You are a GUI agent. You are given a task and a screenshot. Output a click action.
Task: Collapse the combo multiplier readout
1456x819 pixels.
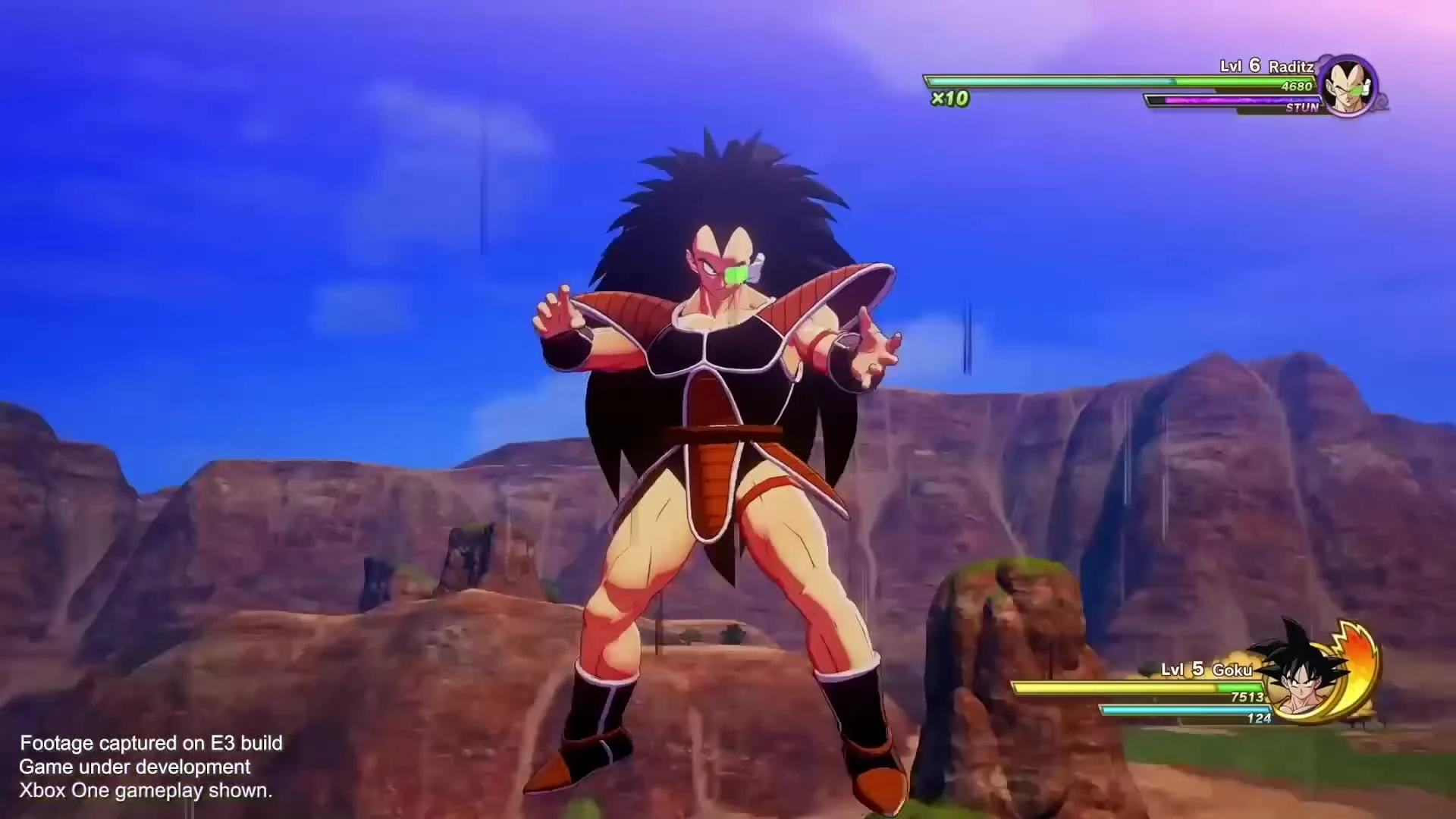[949, 97]
